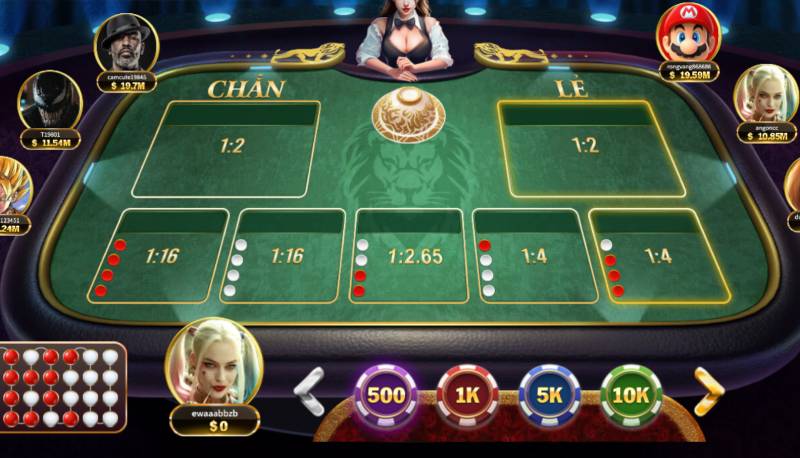Screen dimensions: 800x458
Task: Bet on the 1:4 box with one red dot
Action: [x=534, y=257]
